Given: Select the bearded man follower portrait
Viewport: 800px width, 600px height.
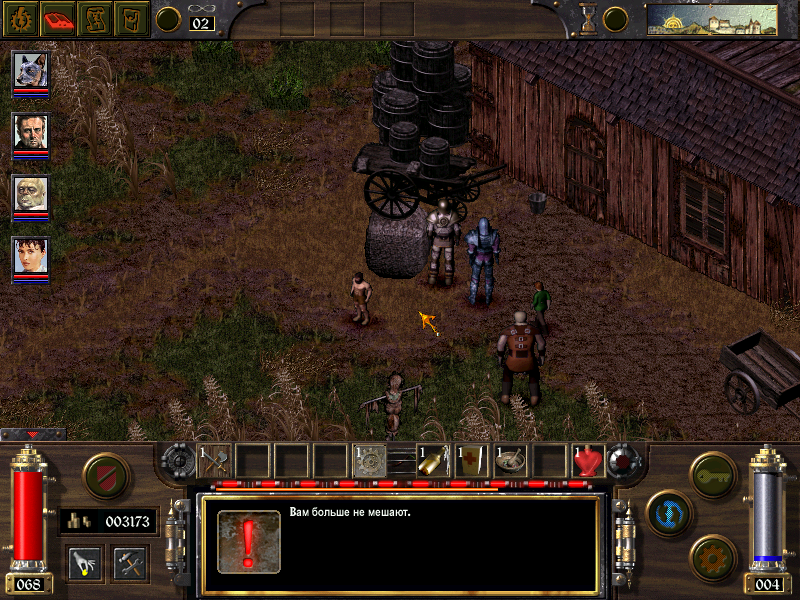Looking at the screenshot, I should coord(31,133).
